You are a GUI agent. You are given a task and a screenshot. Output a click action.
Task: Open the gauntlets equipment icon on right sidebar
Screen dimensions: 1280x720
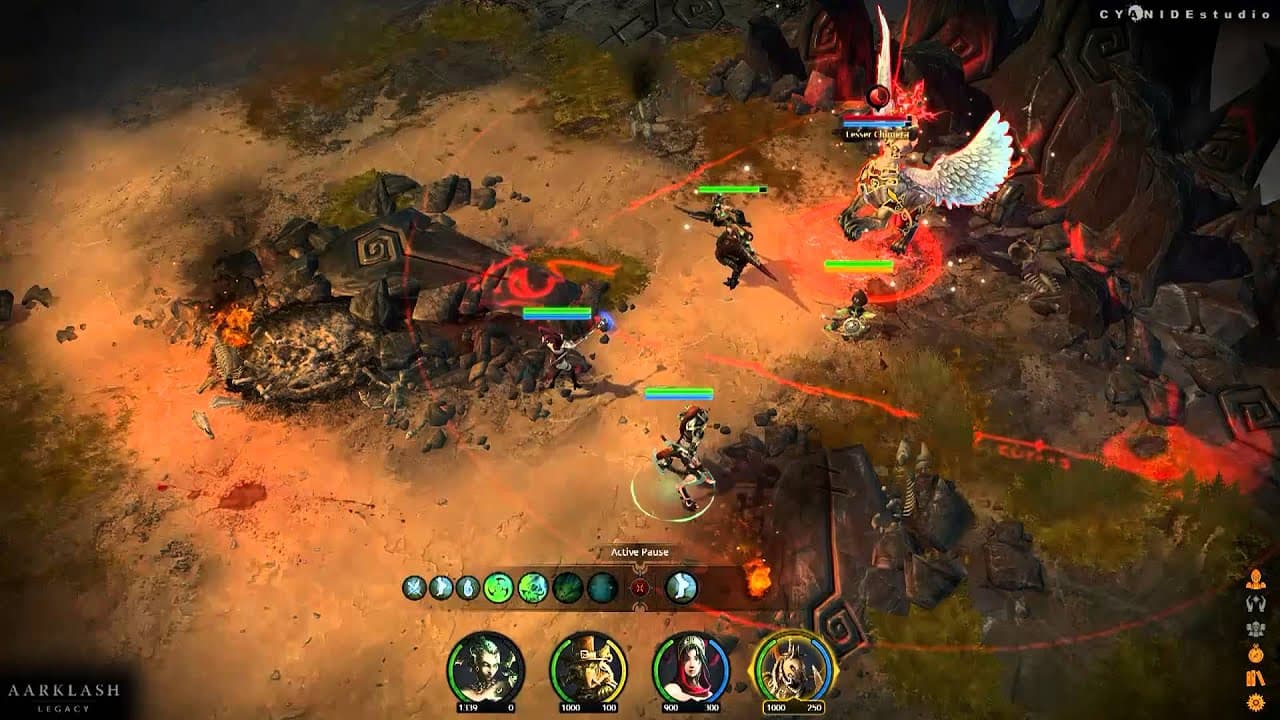[1255, 603]
